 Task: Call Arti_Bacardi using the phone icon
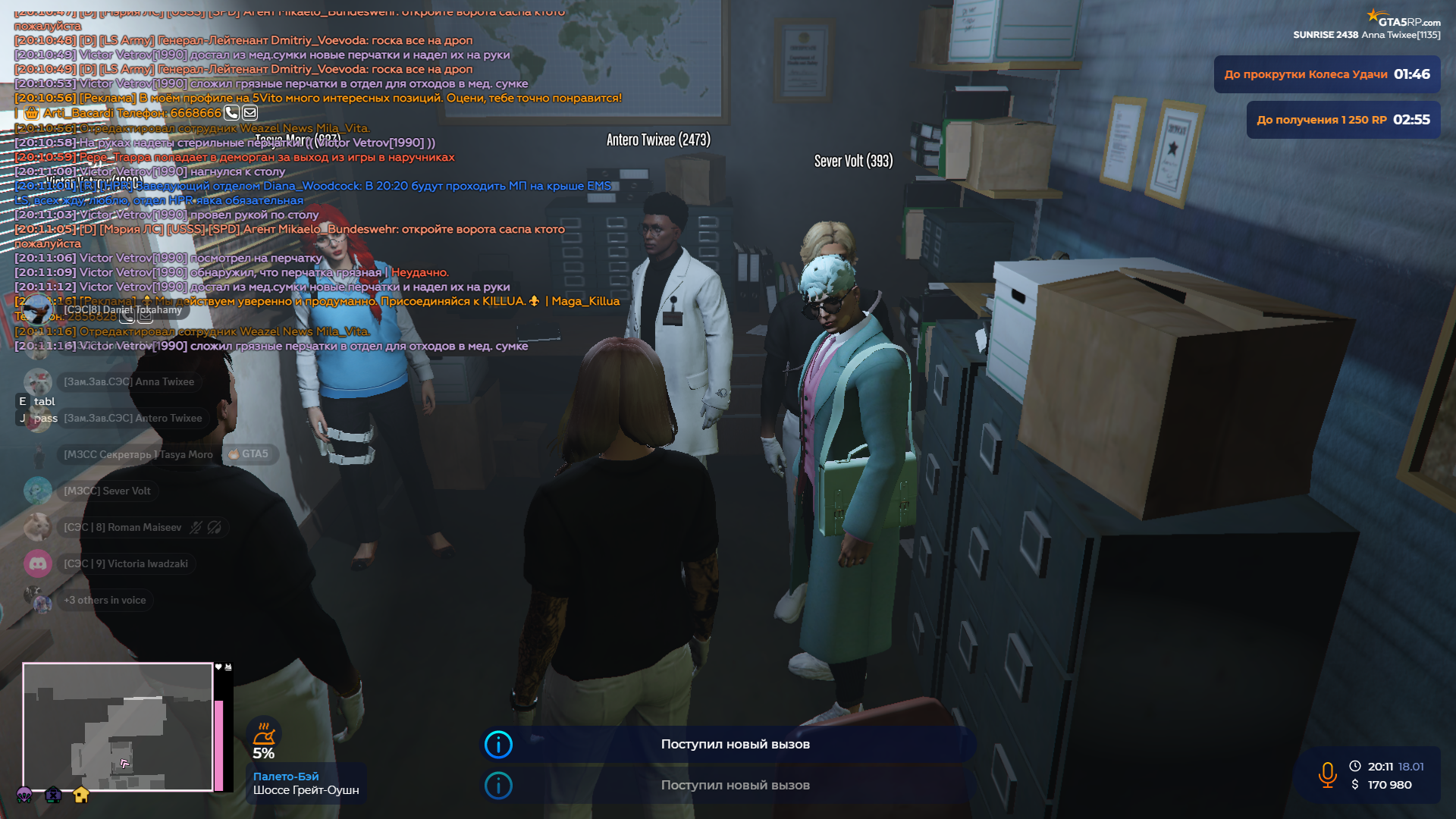pyautogui.click(x=231, y=113)
